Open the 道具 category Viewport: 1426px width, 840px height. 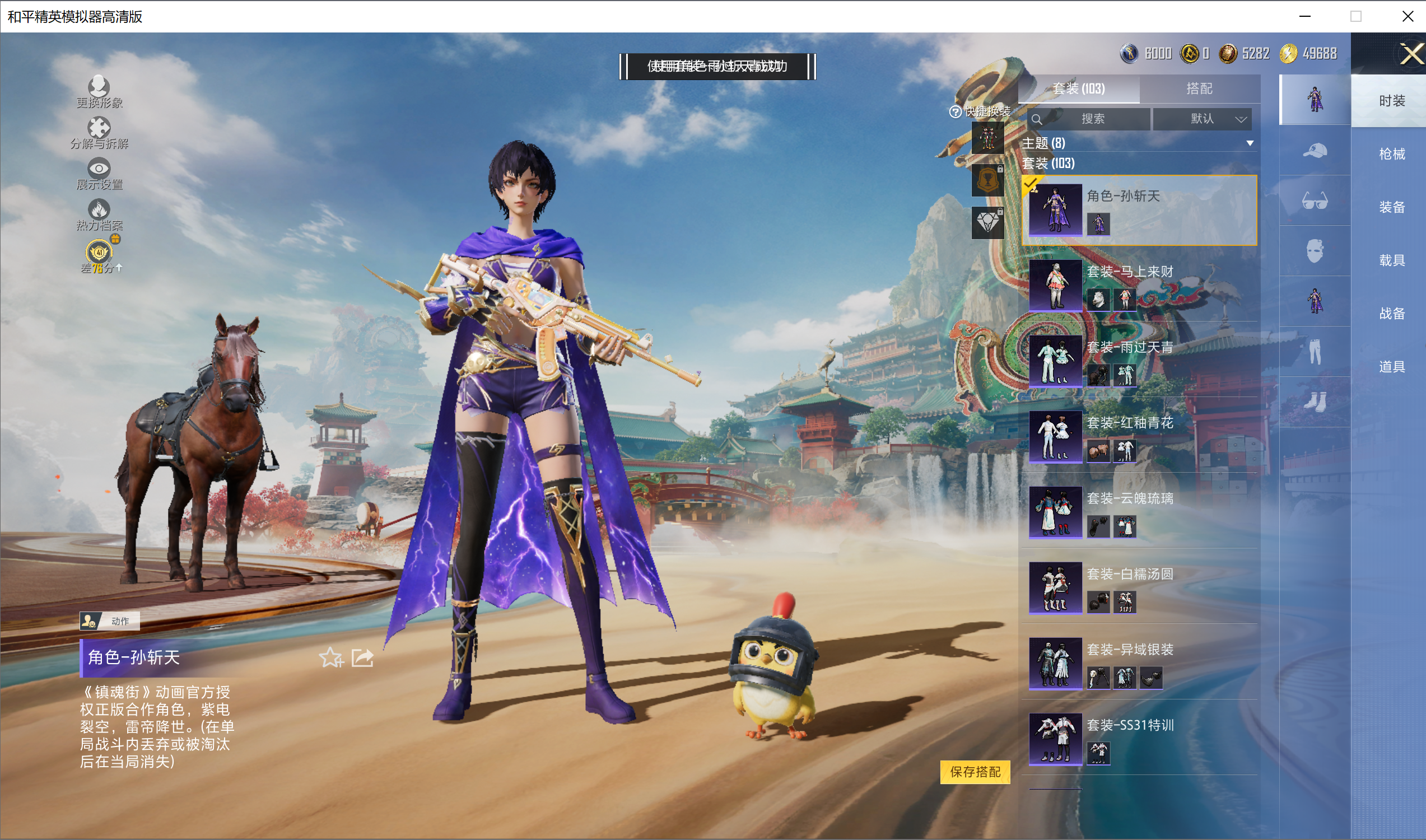1391,367
